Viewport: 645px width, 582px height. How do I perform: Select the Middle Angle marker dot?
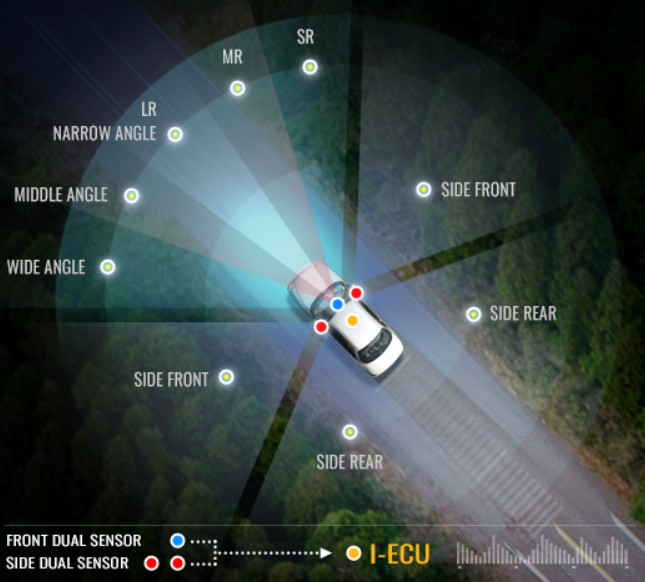[131, 195]
